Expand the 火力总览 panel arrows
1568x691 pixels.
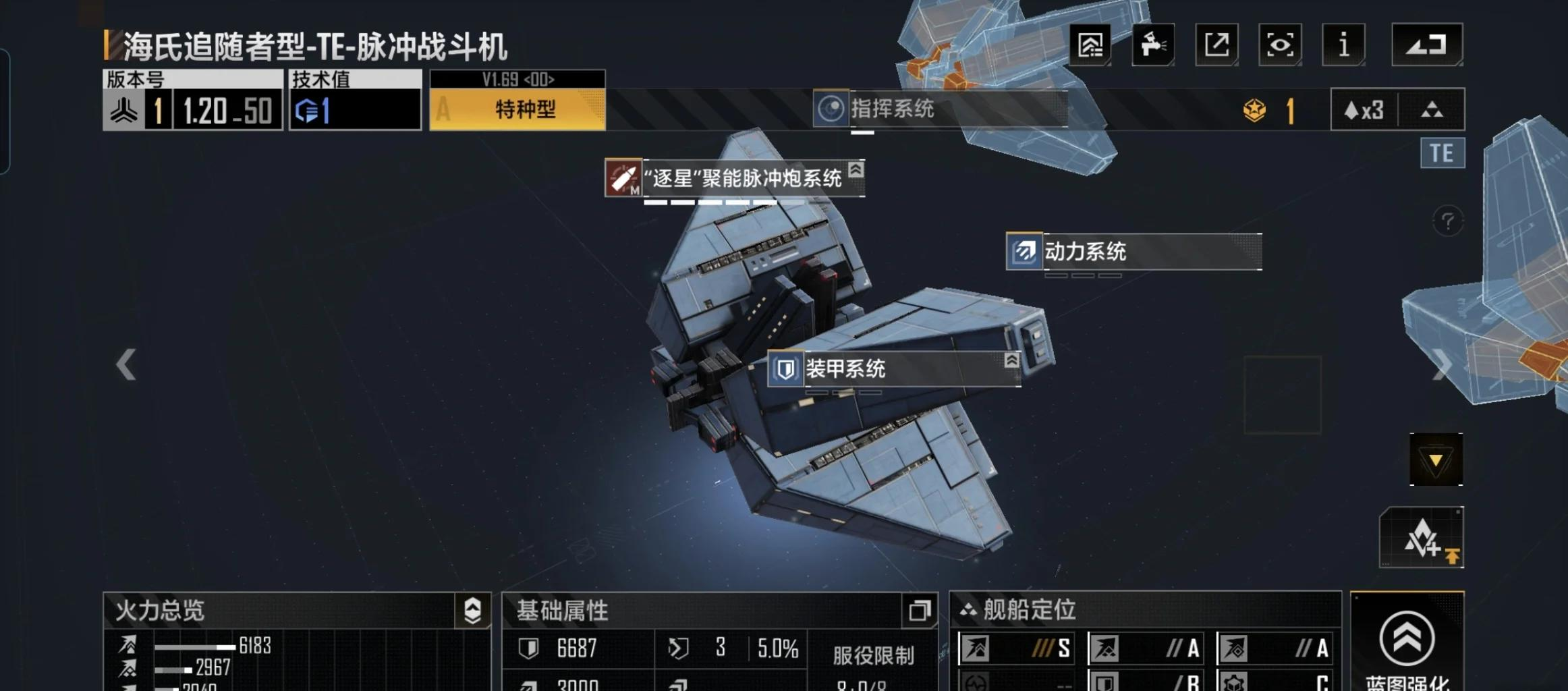pos(472,609)
